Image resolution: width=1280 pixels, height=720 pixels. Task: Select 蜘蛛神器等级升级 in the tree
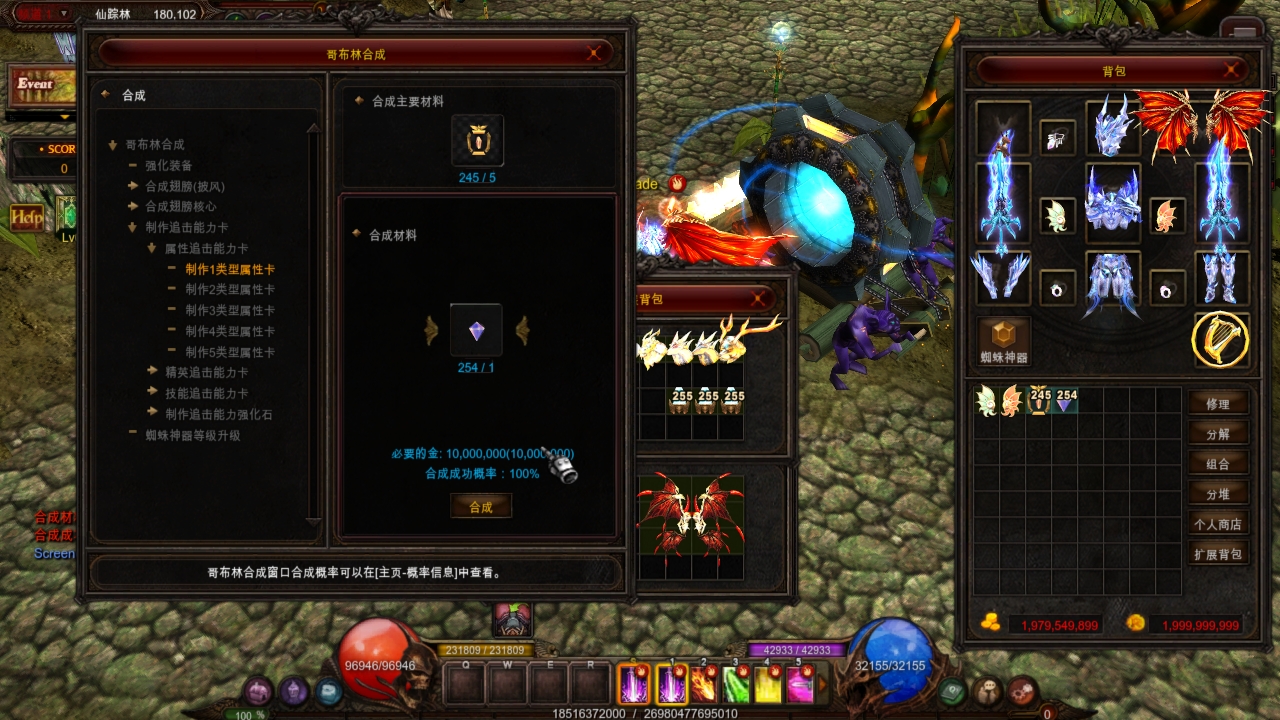(x=192, y=435)
